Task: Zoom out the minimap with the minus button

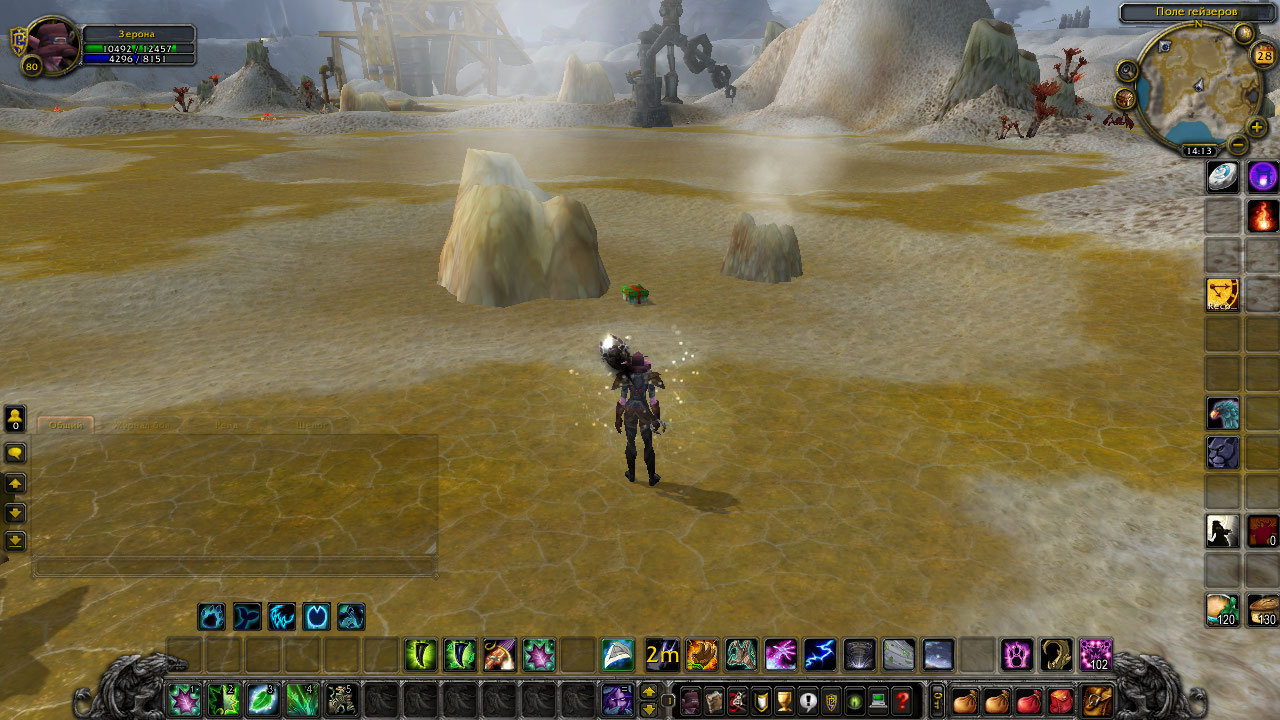Action: click(x=1237, y=146)
